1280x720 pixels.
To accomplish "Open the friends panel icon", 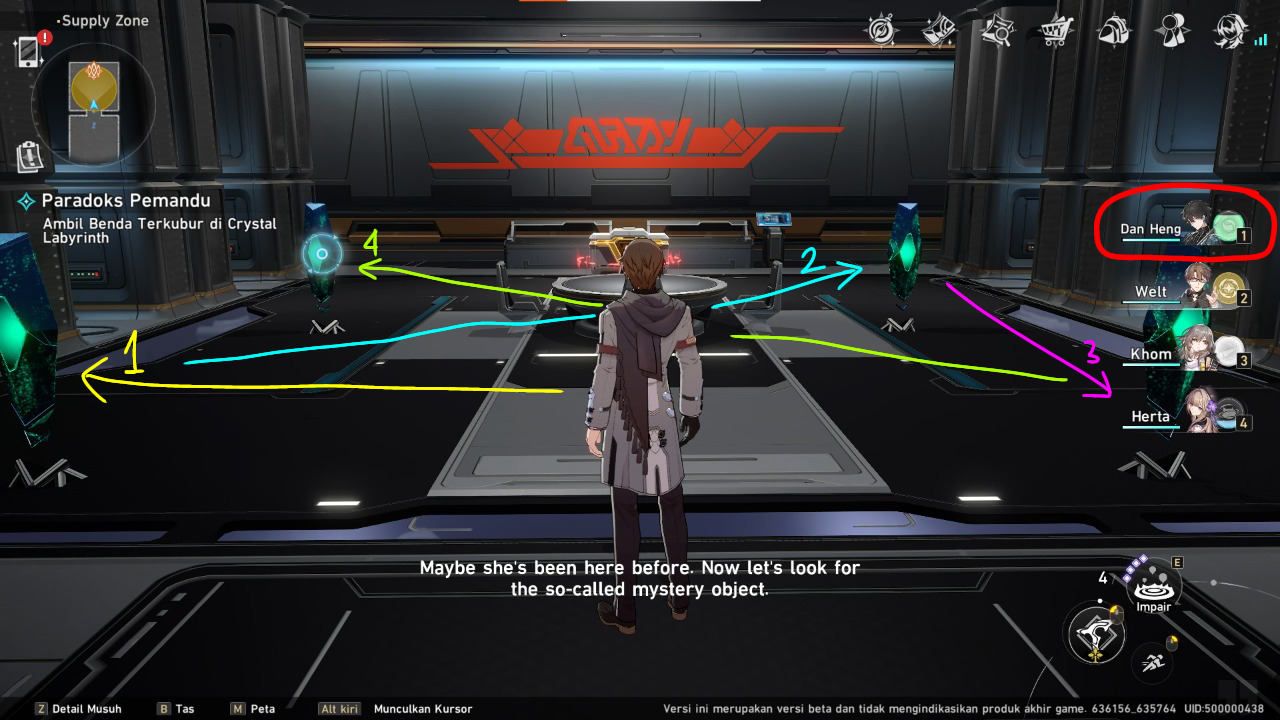I will [x=1170, y=30].
